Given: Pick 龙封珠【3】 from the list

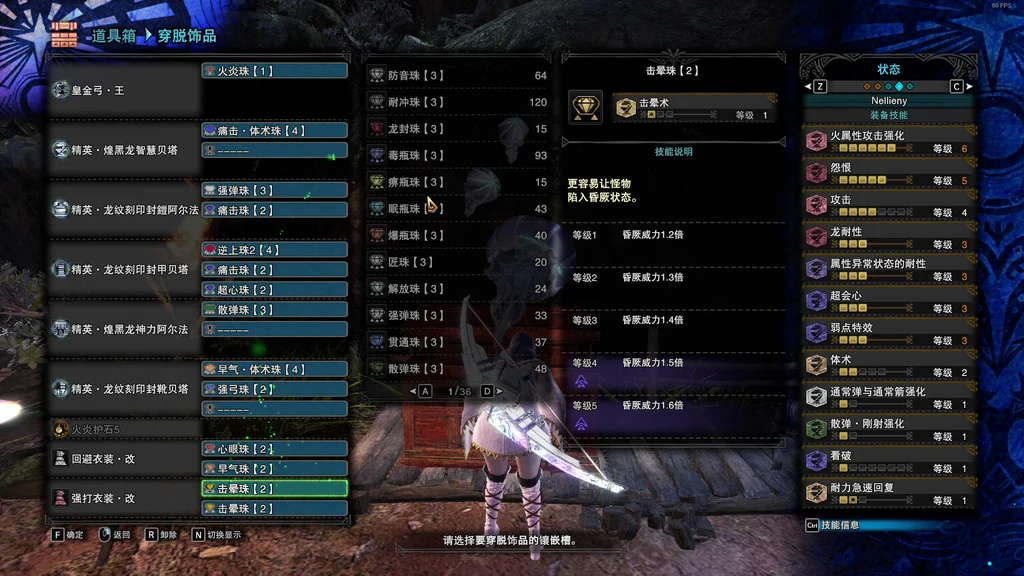Looking at the screenshot, I should (x=457, y=129).
